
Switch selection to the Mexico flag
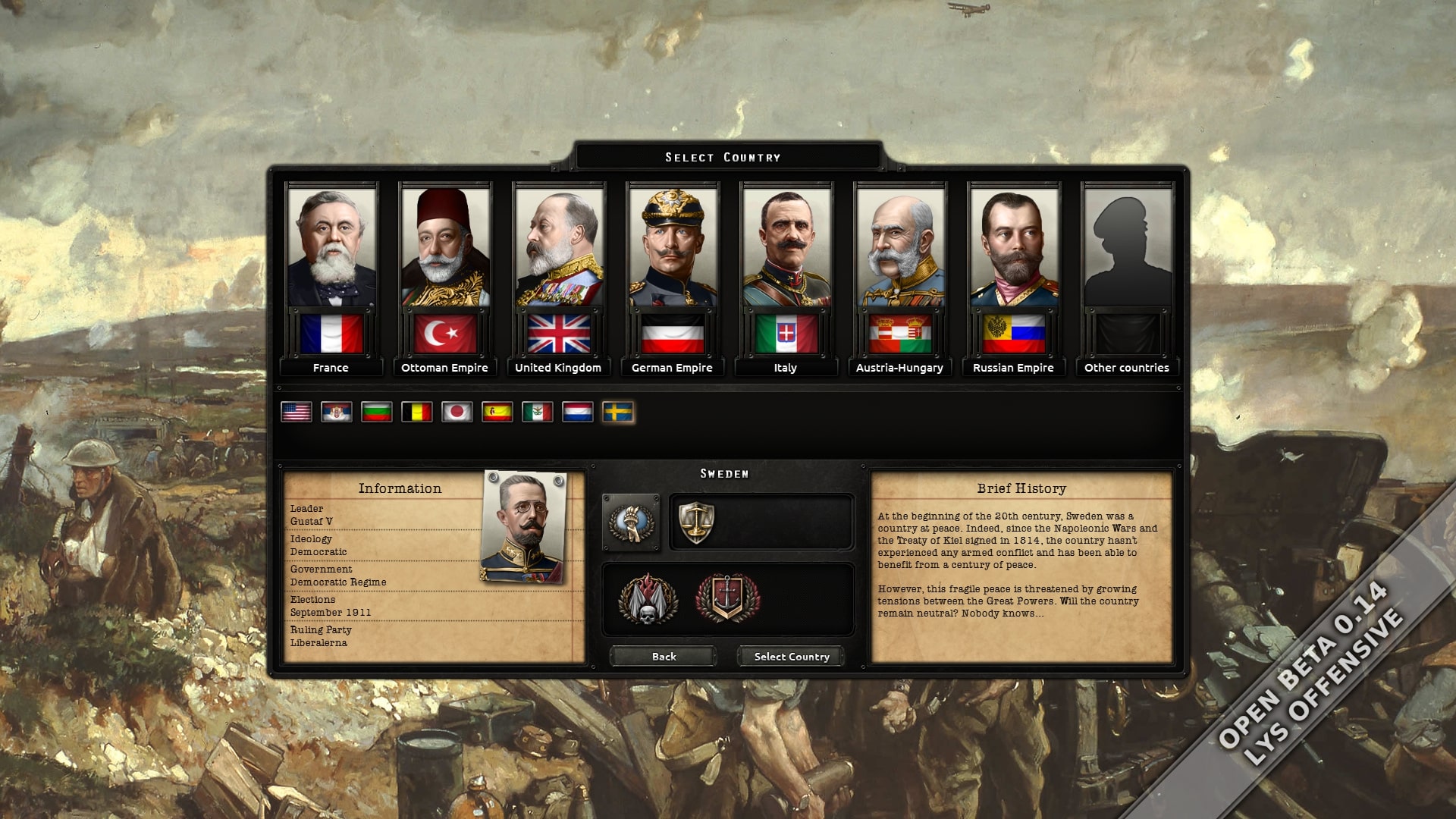coord(539,413)
